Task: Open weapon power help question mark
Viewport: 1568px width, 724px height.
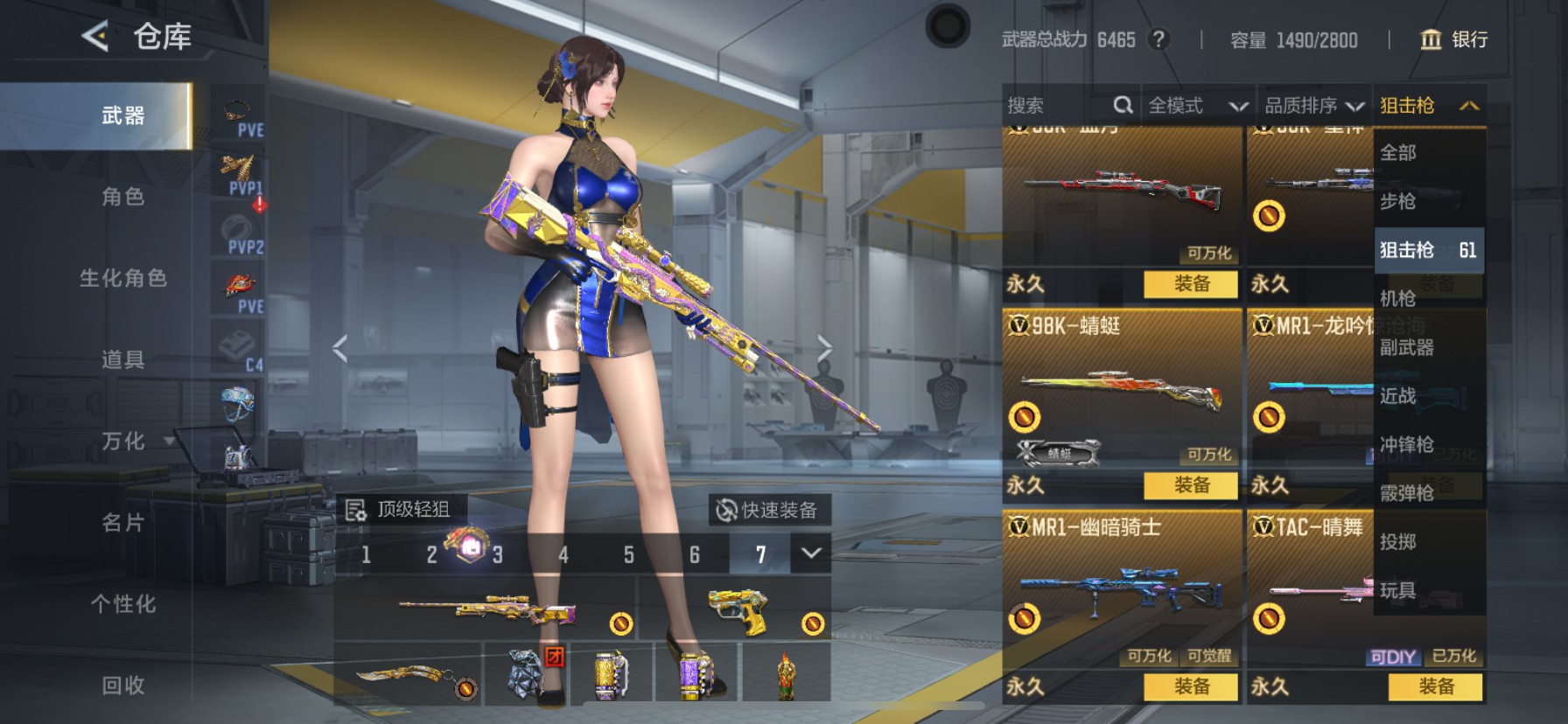Action: point(1158,39)
